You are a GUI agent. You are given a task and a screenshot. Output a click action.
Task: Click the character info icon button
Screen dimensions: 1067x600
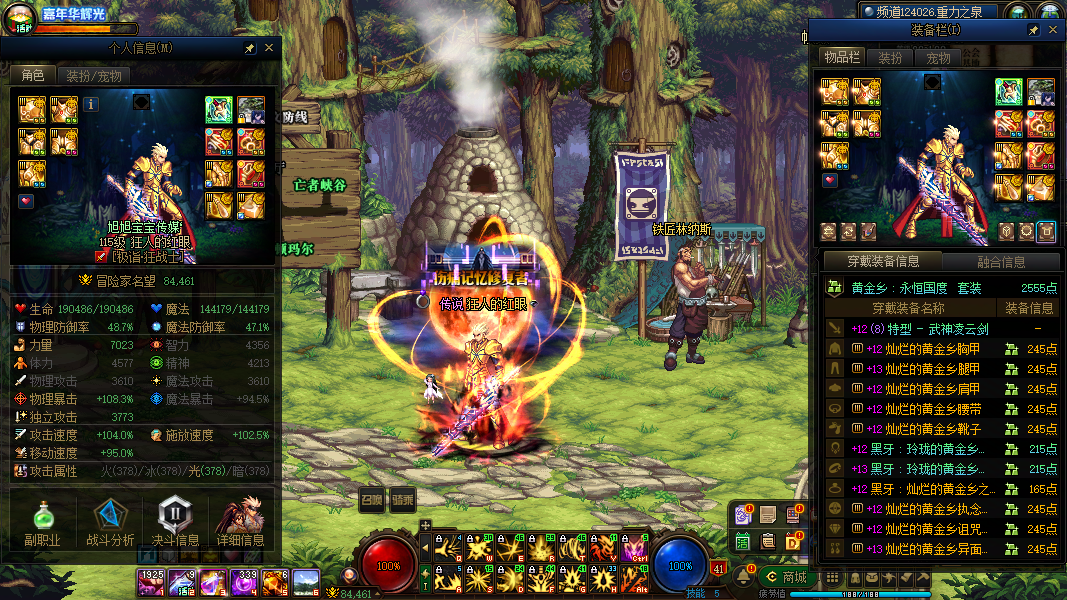click(91, 103)
